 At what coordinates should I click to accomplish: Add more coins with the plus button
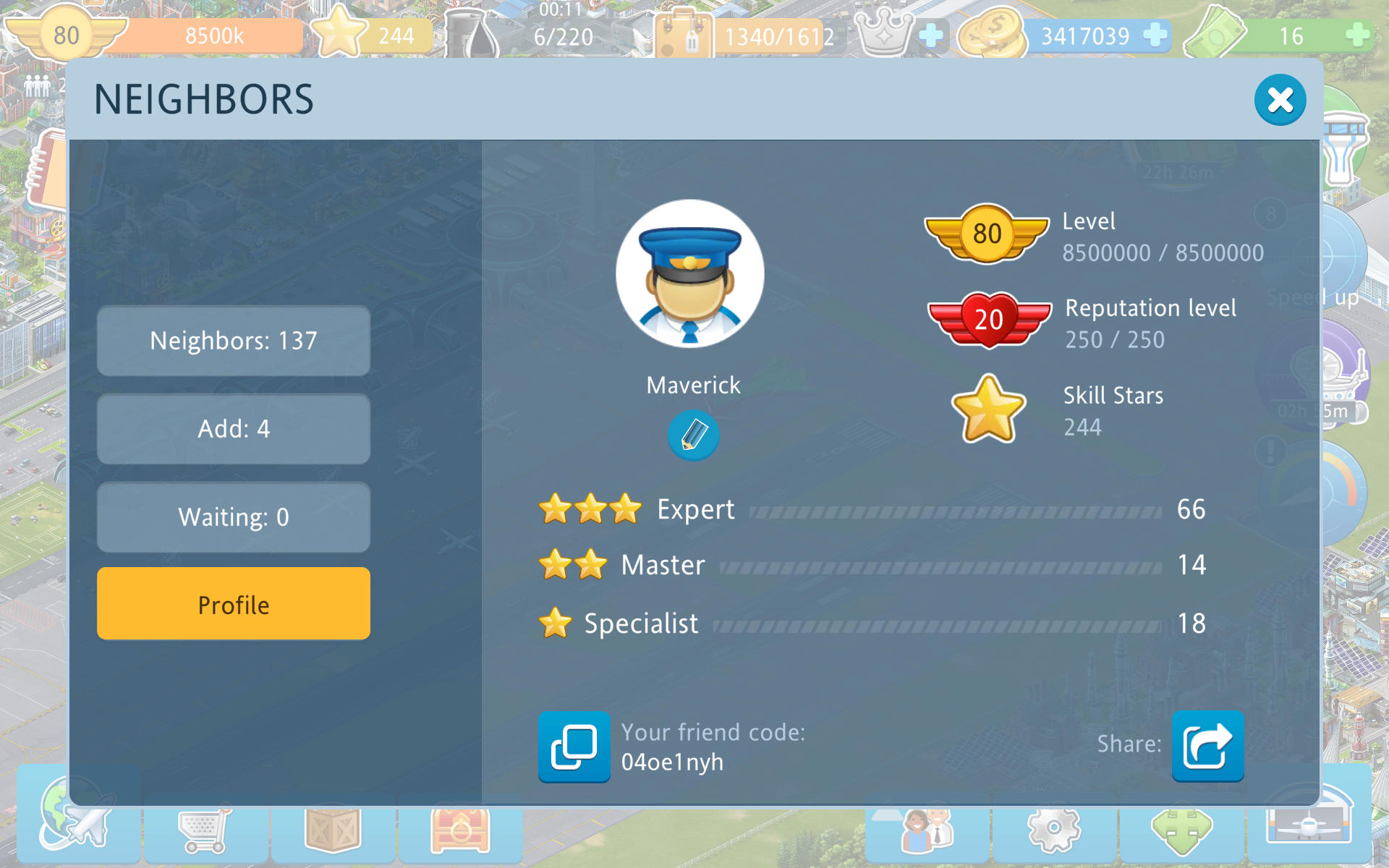pos(1155,35)
